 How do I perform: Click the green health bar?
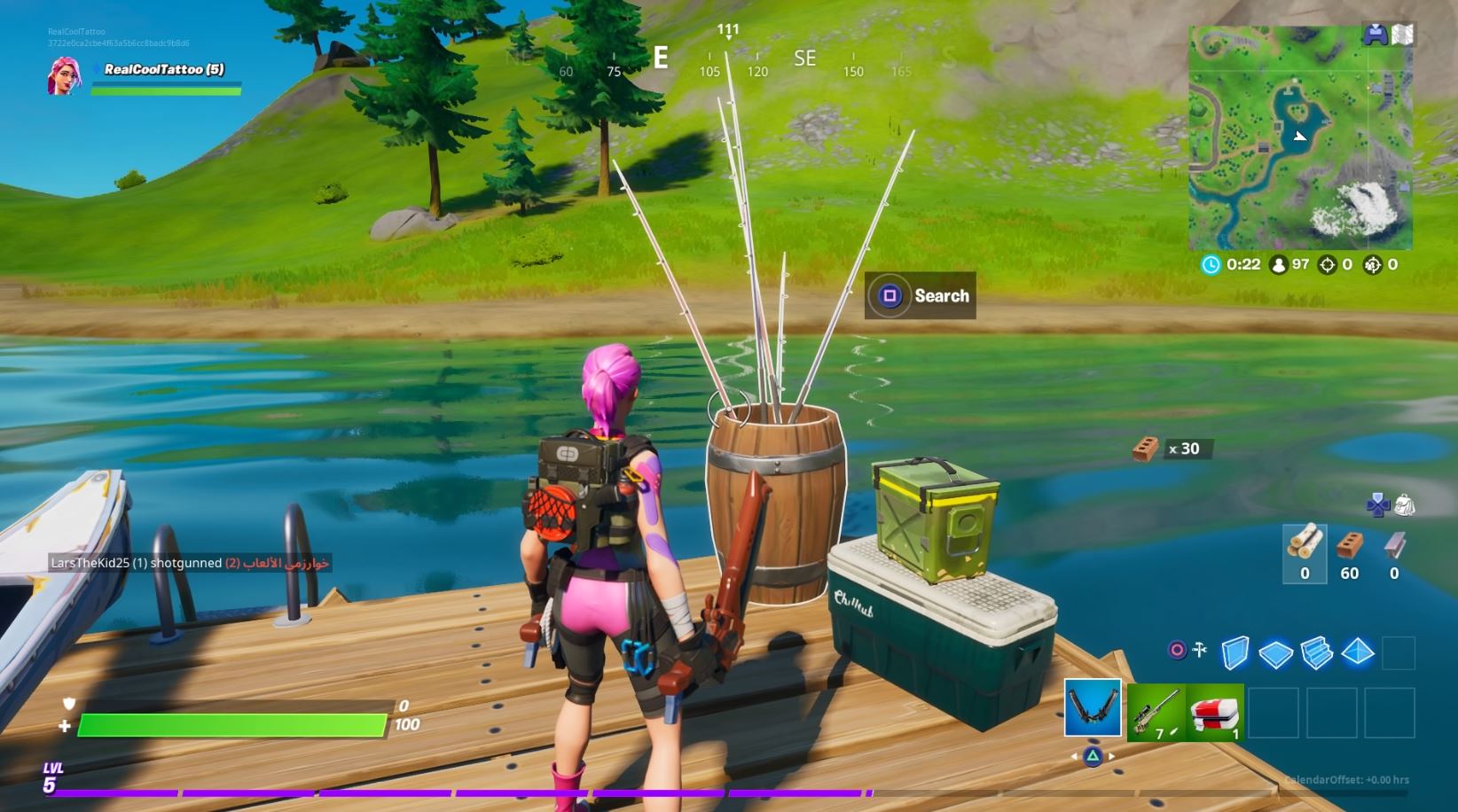tap(231, 726)
